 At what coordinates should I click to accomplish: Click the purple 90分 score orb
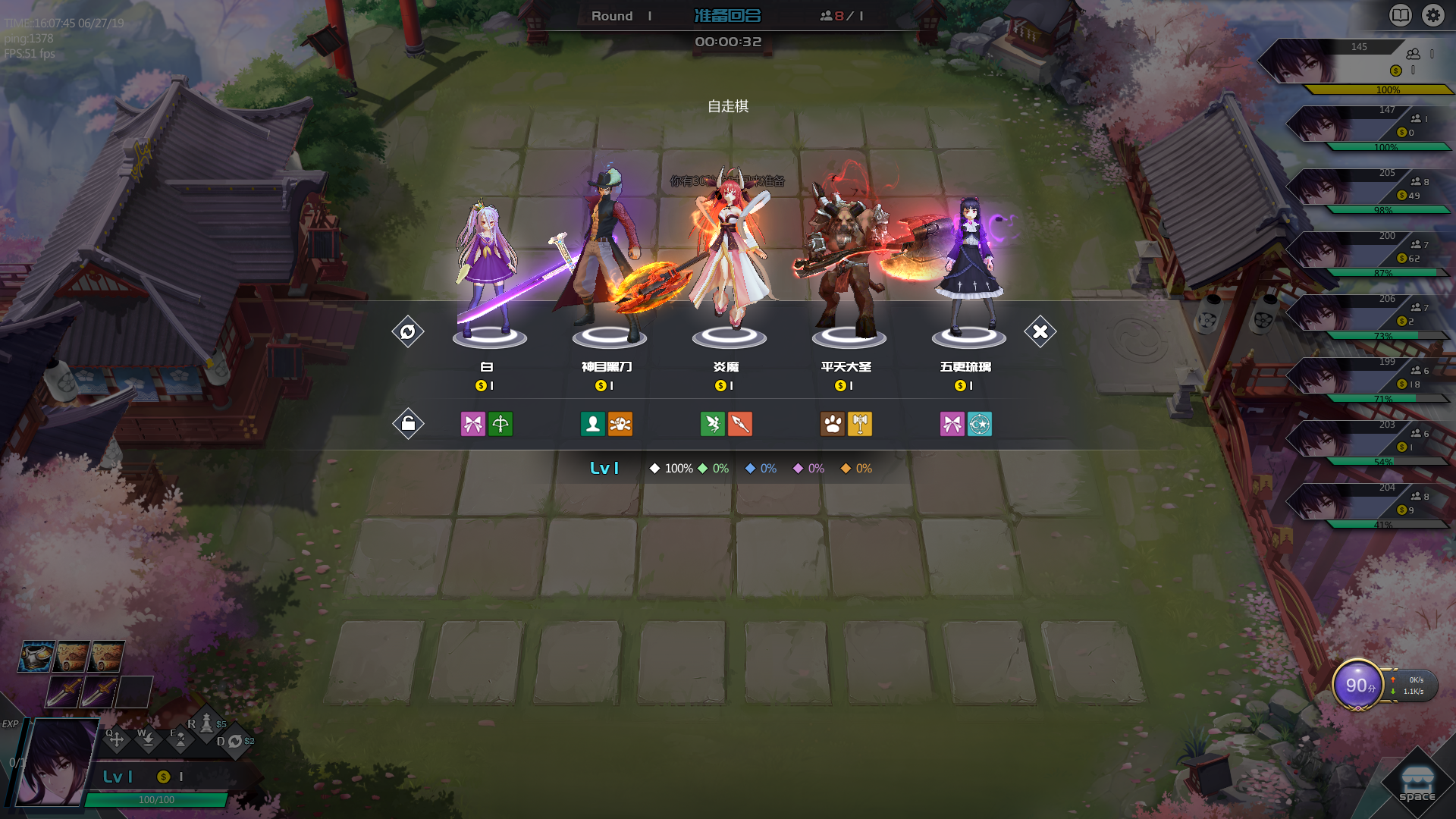(1358, 686)
